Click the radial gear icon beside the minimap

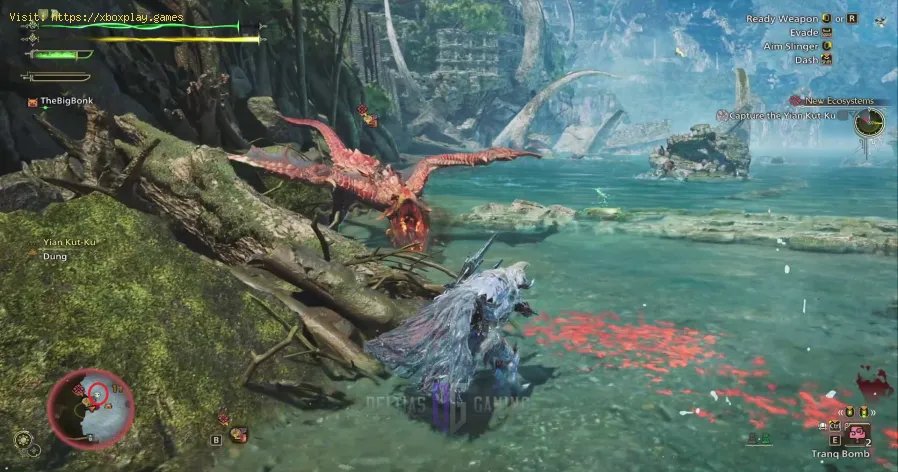click(x=22, y=438)
